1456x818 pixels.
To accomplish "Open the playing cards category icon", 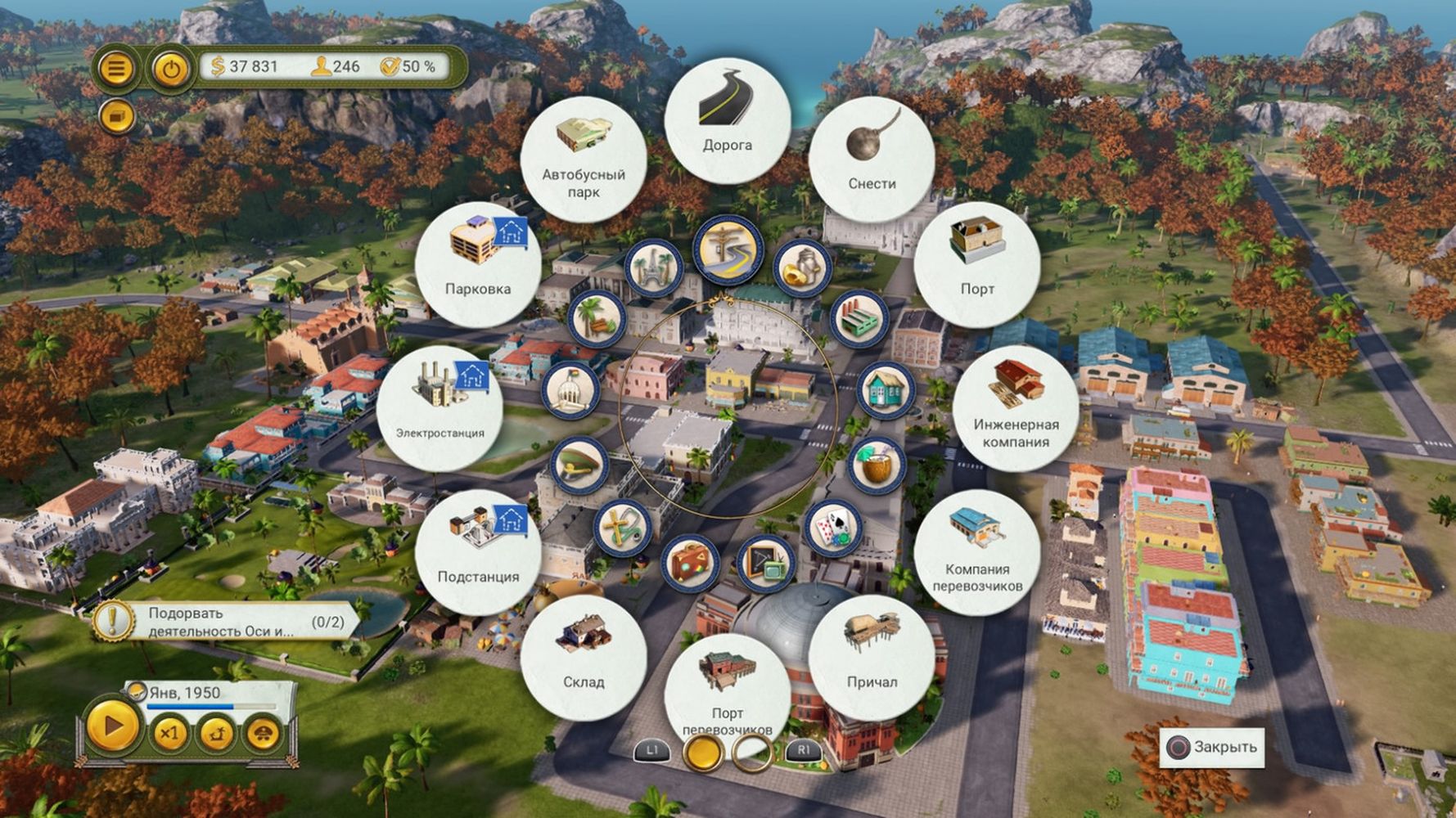I will point(833,528).
